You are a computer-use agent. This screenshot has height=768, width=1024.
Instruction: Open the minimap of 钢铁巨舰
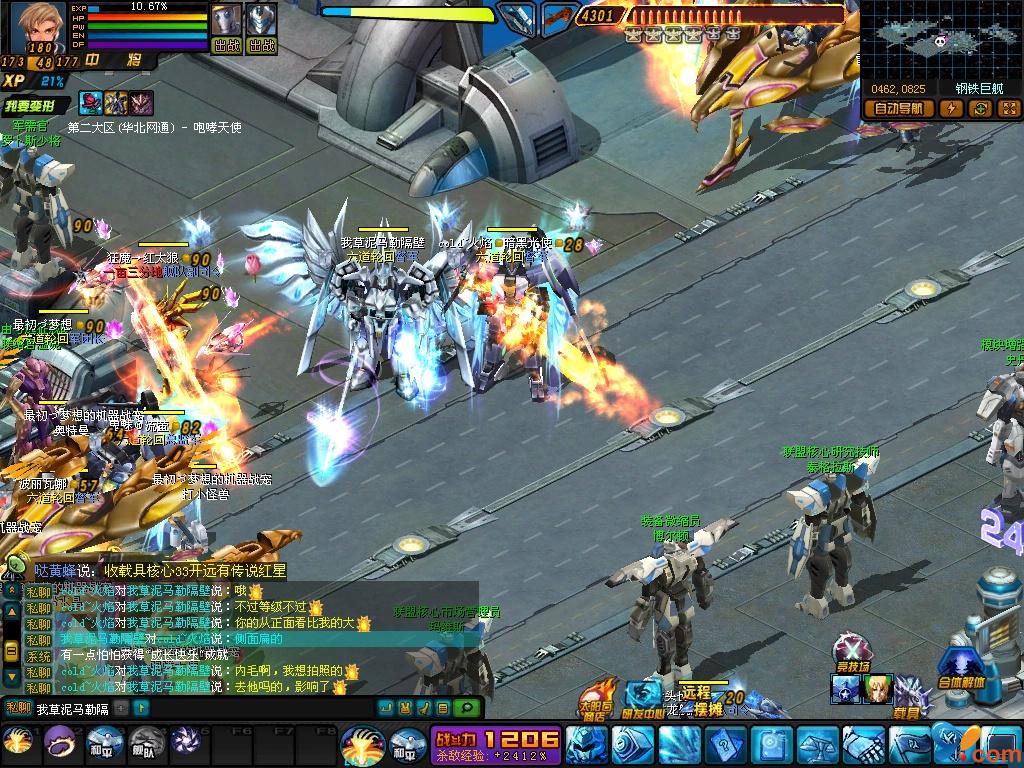(x=940, y=40)
